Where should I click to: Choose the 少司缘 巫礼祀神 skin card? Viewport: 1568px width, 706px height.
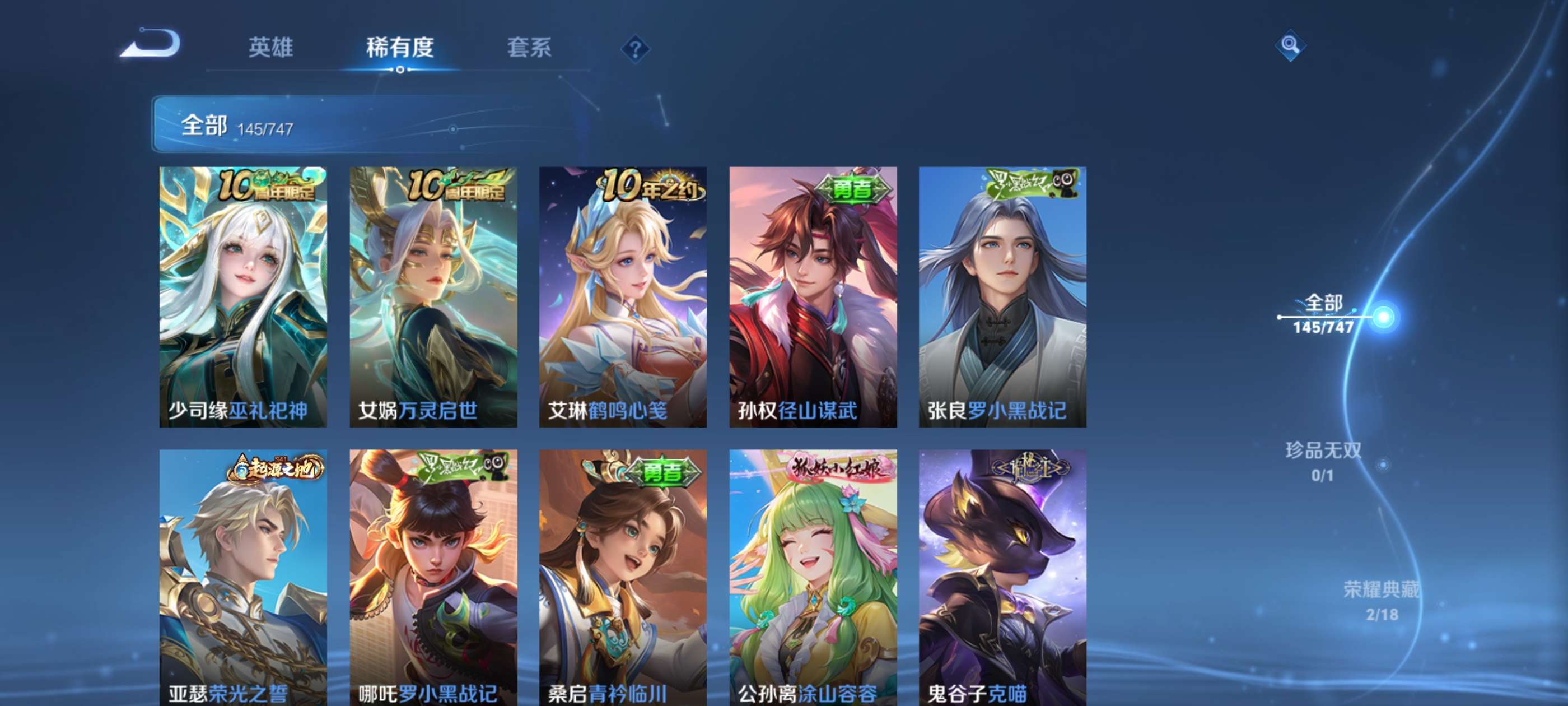click(x=243, y=296)
